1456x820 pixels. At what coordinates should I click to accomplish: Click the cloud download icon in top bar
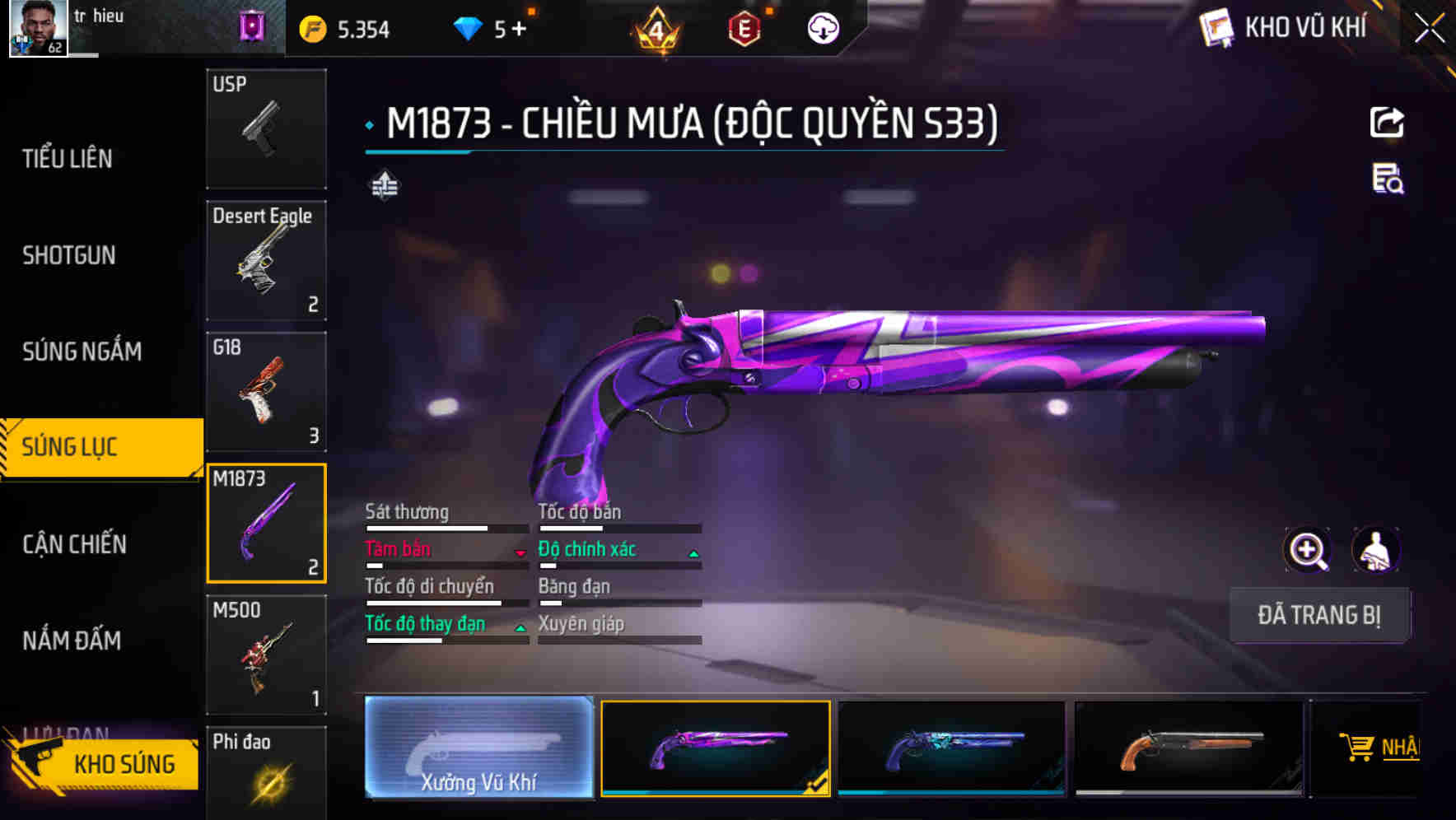point(823,27)
